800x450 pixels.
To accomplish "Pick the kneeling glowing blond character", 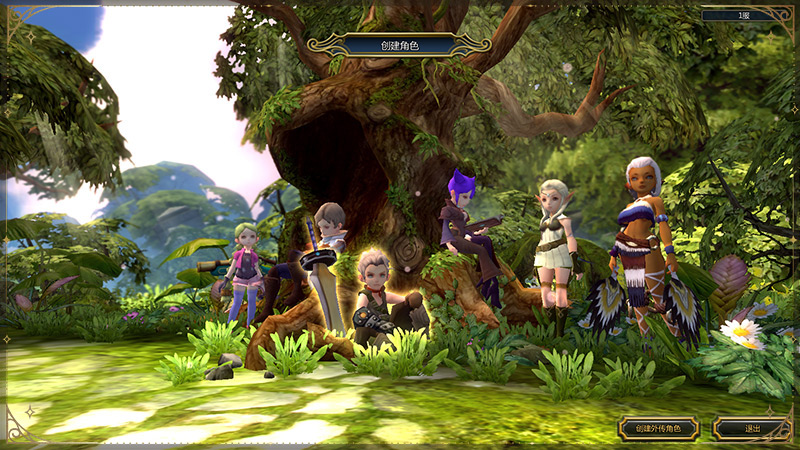I will point(377,295).
